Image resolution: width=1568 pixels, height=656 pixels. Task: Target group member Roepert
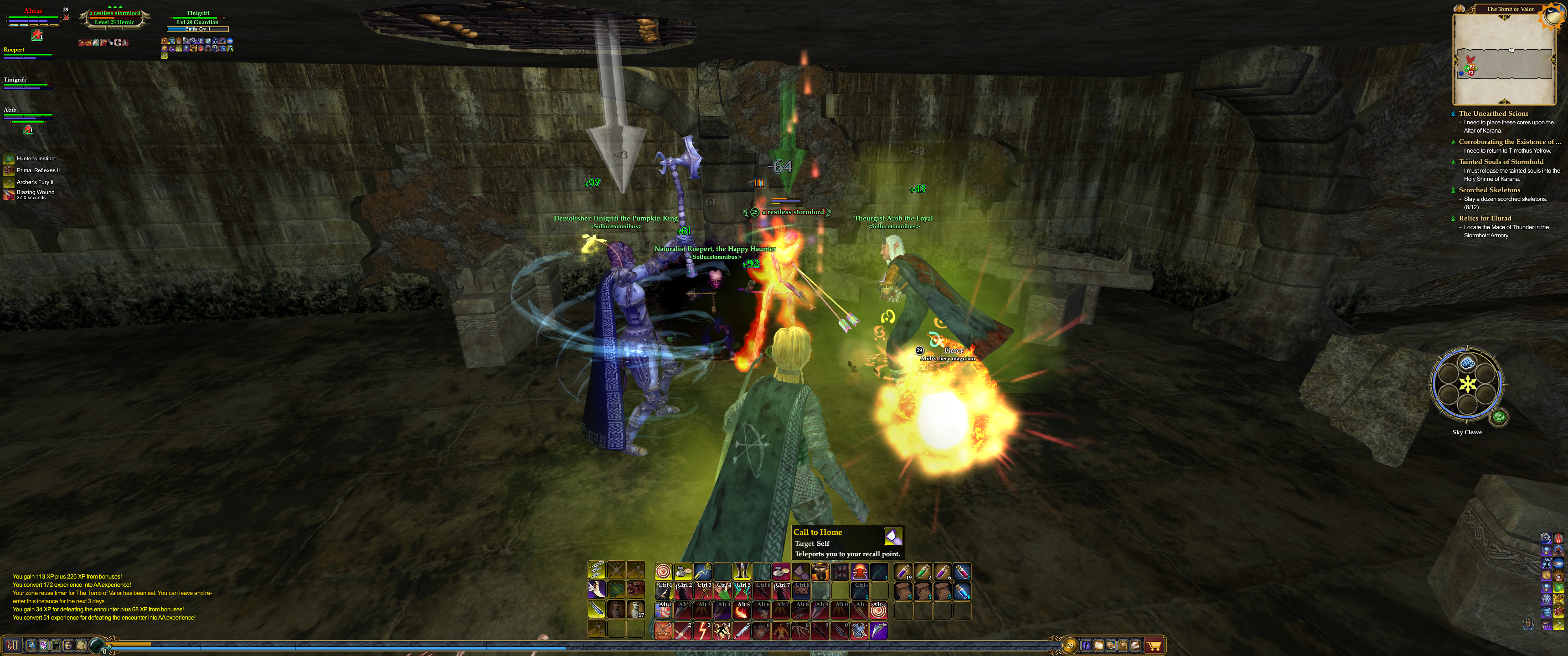click(15, 50)
